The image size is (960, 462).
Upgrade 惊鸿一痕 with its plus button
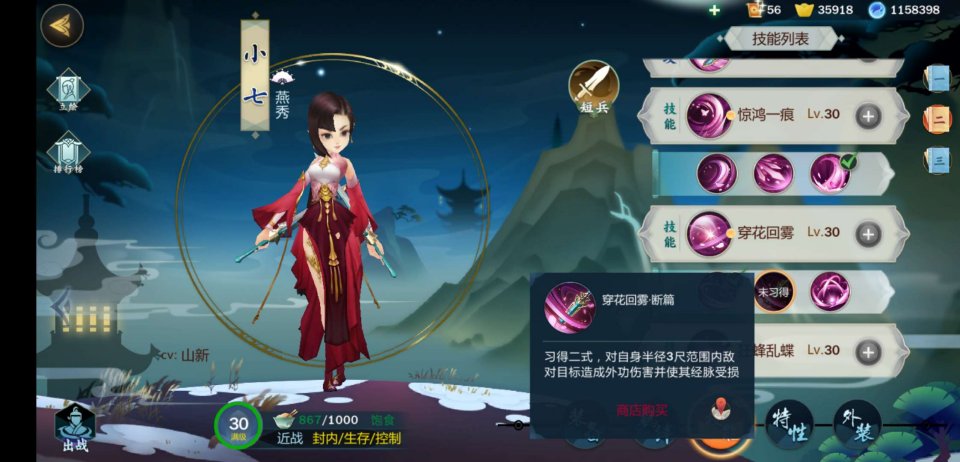[867, 115]
